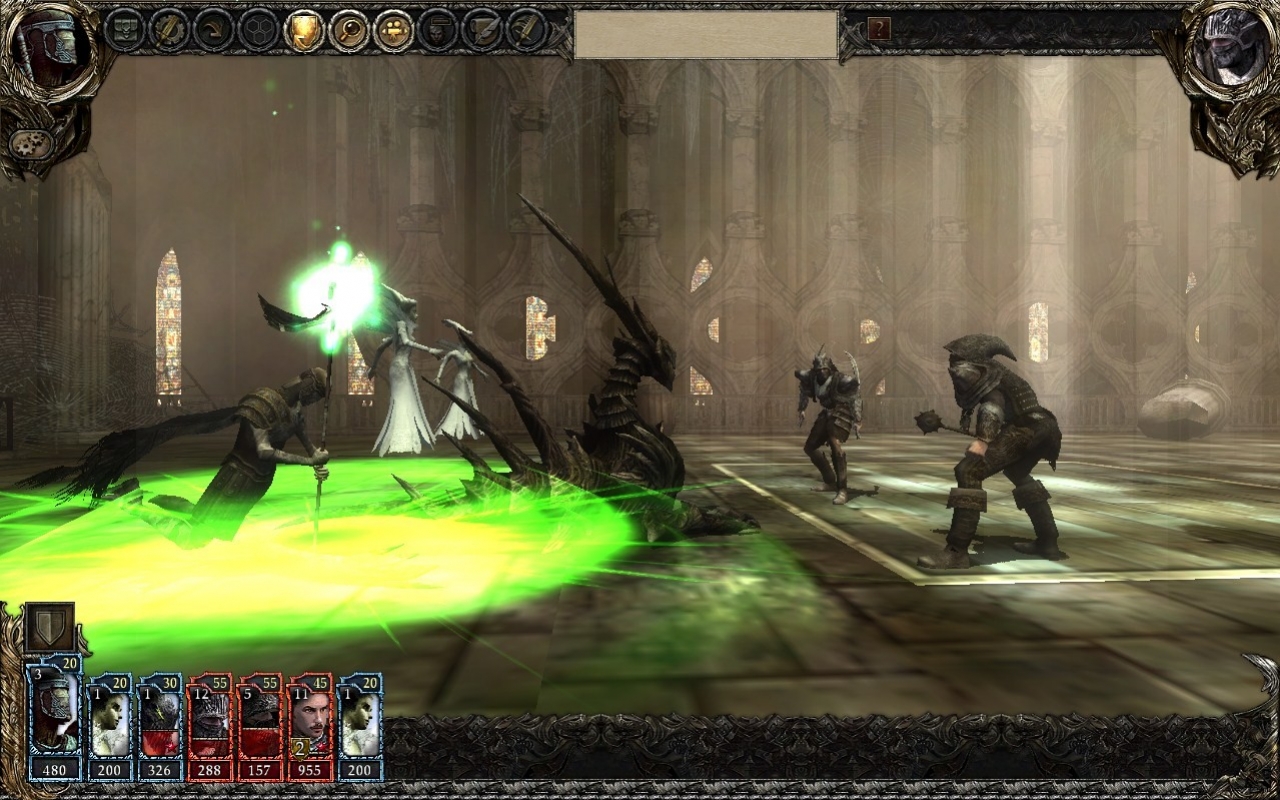Select the helmeted unit card with 480
Image resolution: width=1280 pixels, height=800 pixels.
click(x=54, y=717)
